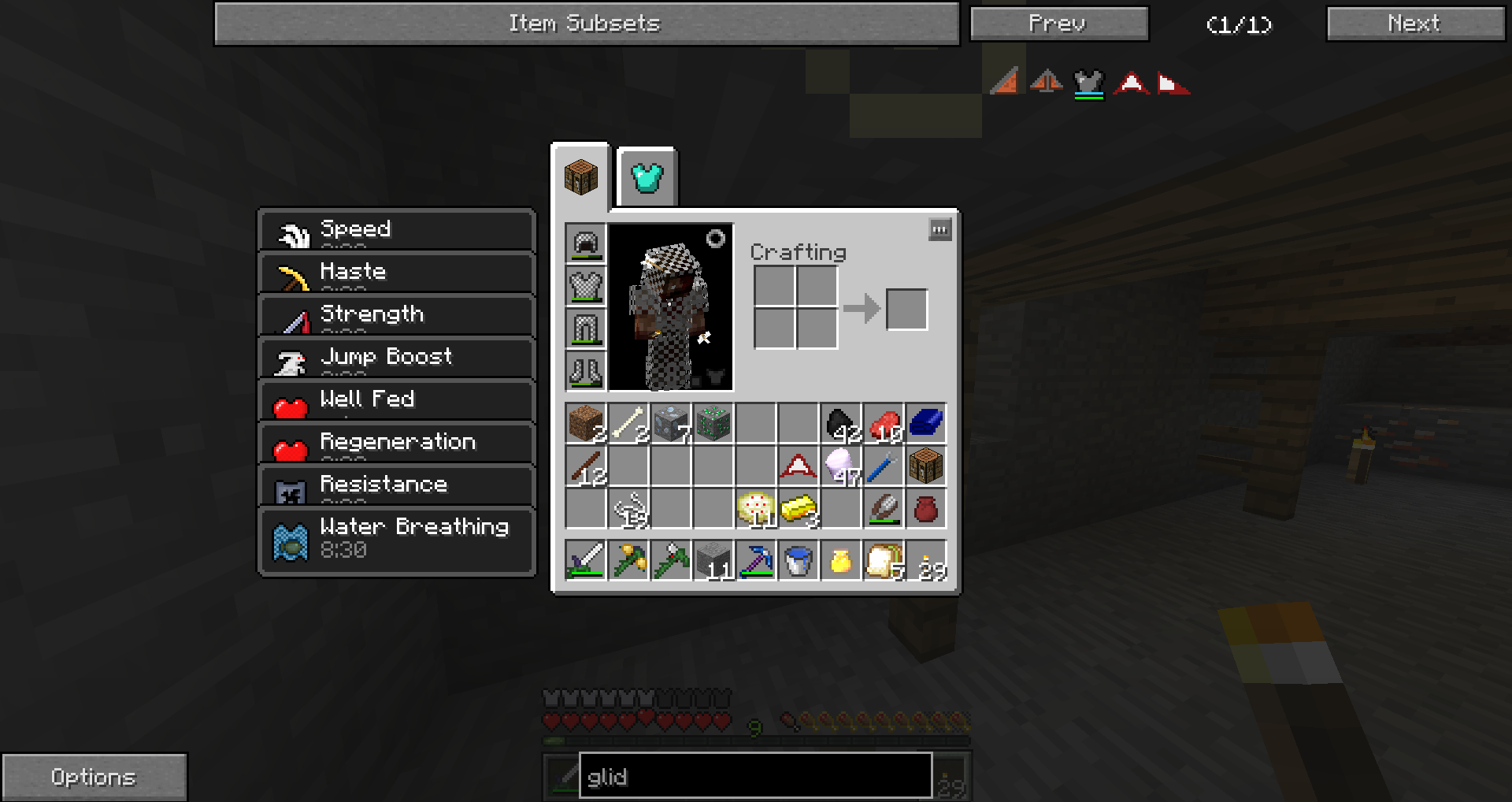Select the crafting table inventory tab
Image resolution: width=1512 pixels, height=802 pixels.
(x=581, y=176)
